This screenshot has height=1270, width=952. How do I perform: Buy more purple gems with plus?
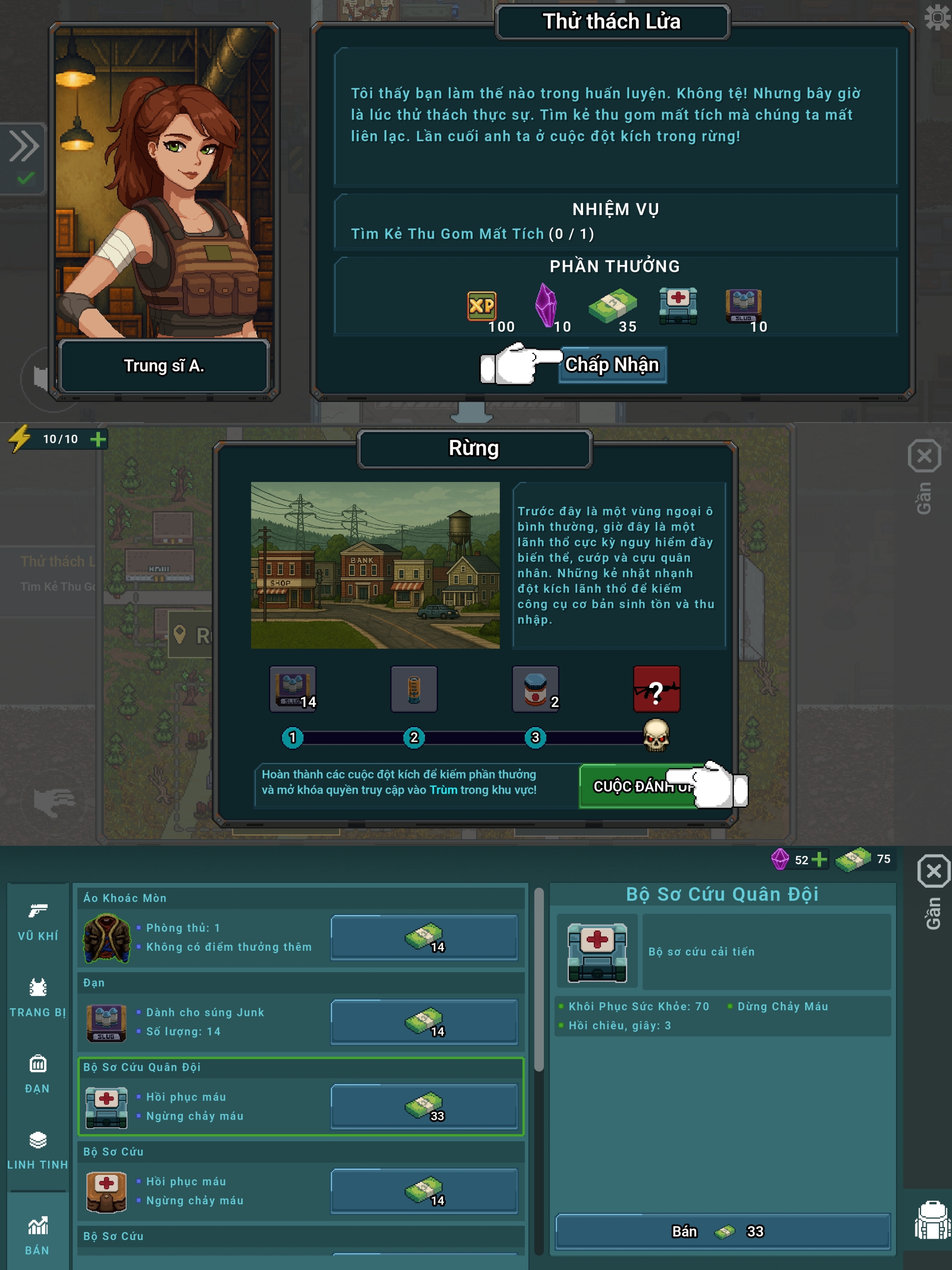[x=819, y=859]
